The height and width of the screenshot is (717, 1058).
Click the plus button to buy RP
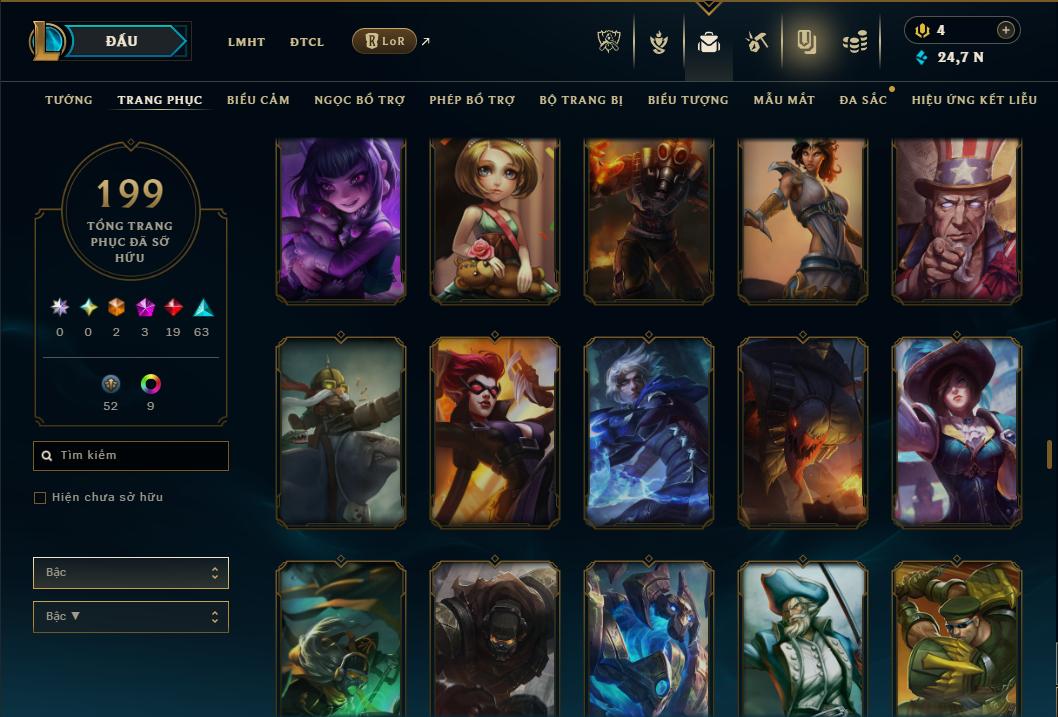click(1006, 30)
